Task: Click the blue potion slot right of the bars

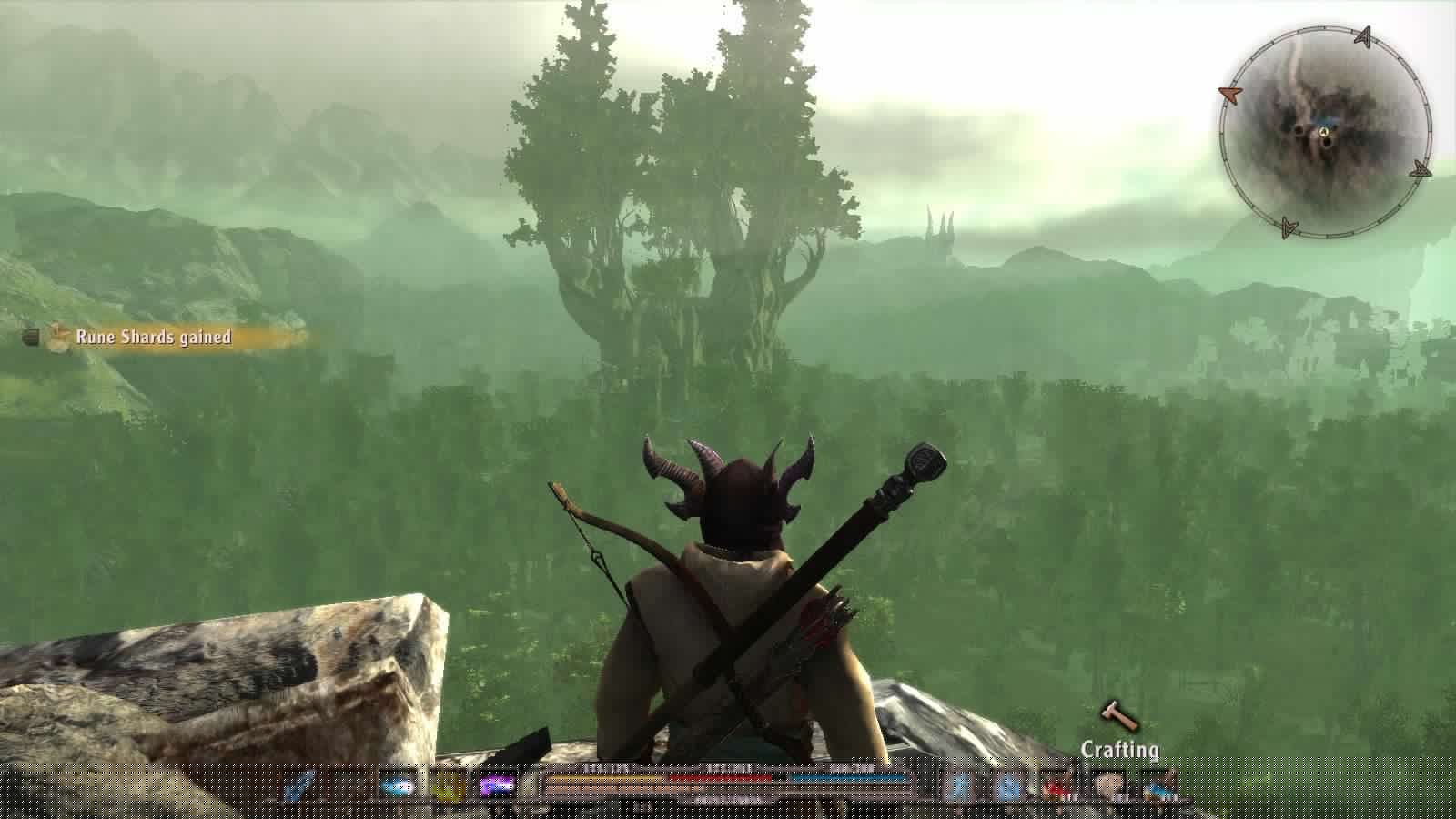Action: point(958,784)
